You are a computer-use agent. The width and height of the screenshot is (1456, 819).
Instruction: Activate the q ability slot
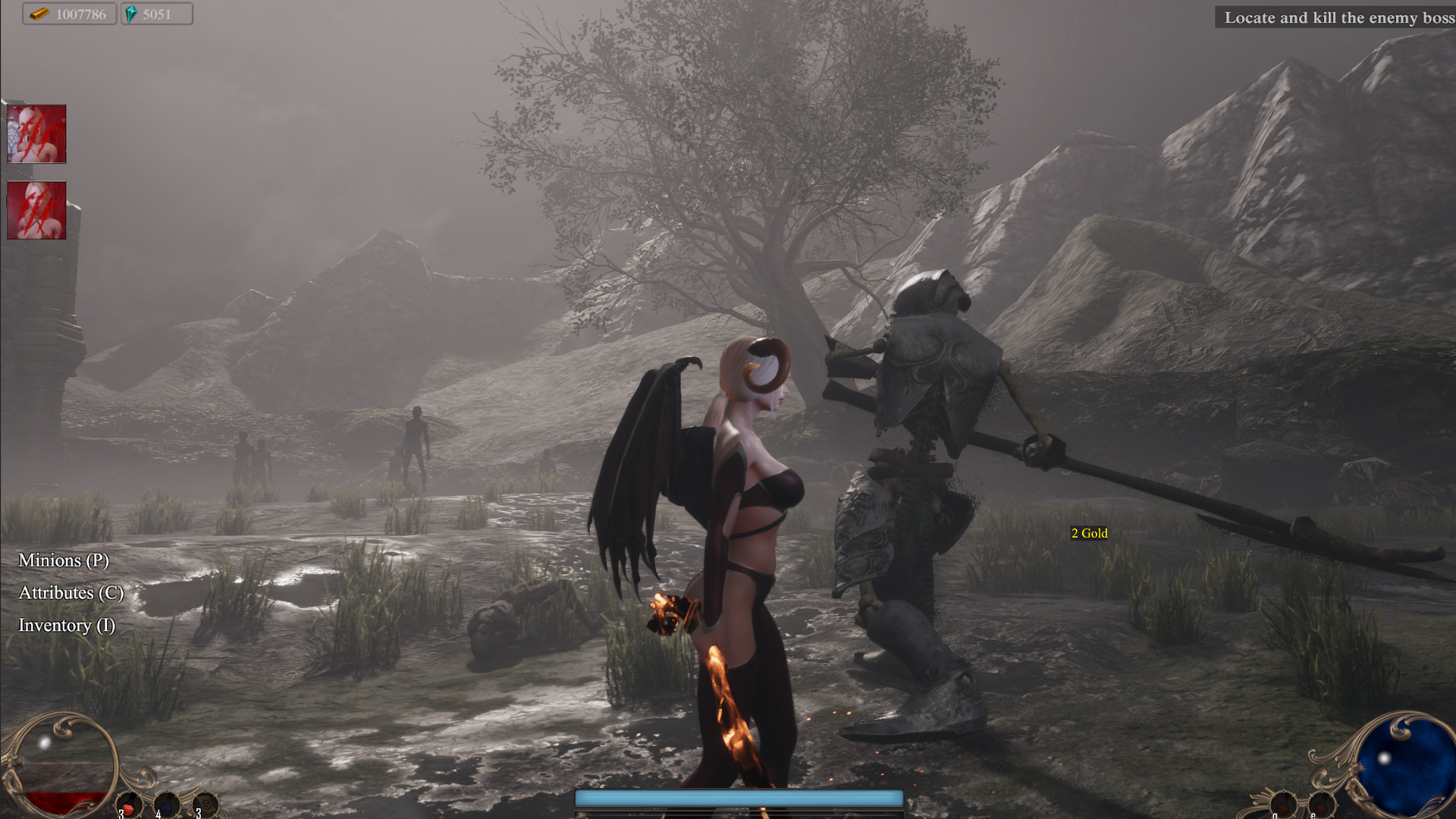click(1284, 805)
